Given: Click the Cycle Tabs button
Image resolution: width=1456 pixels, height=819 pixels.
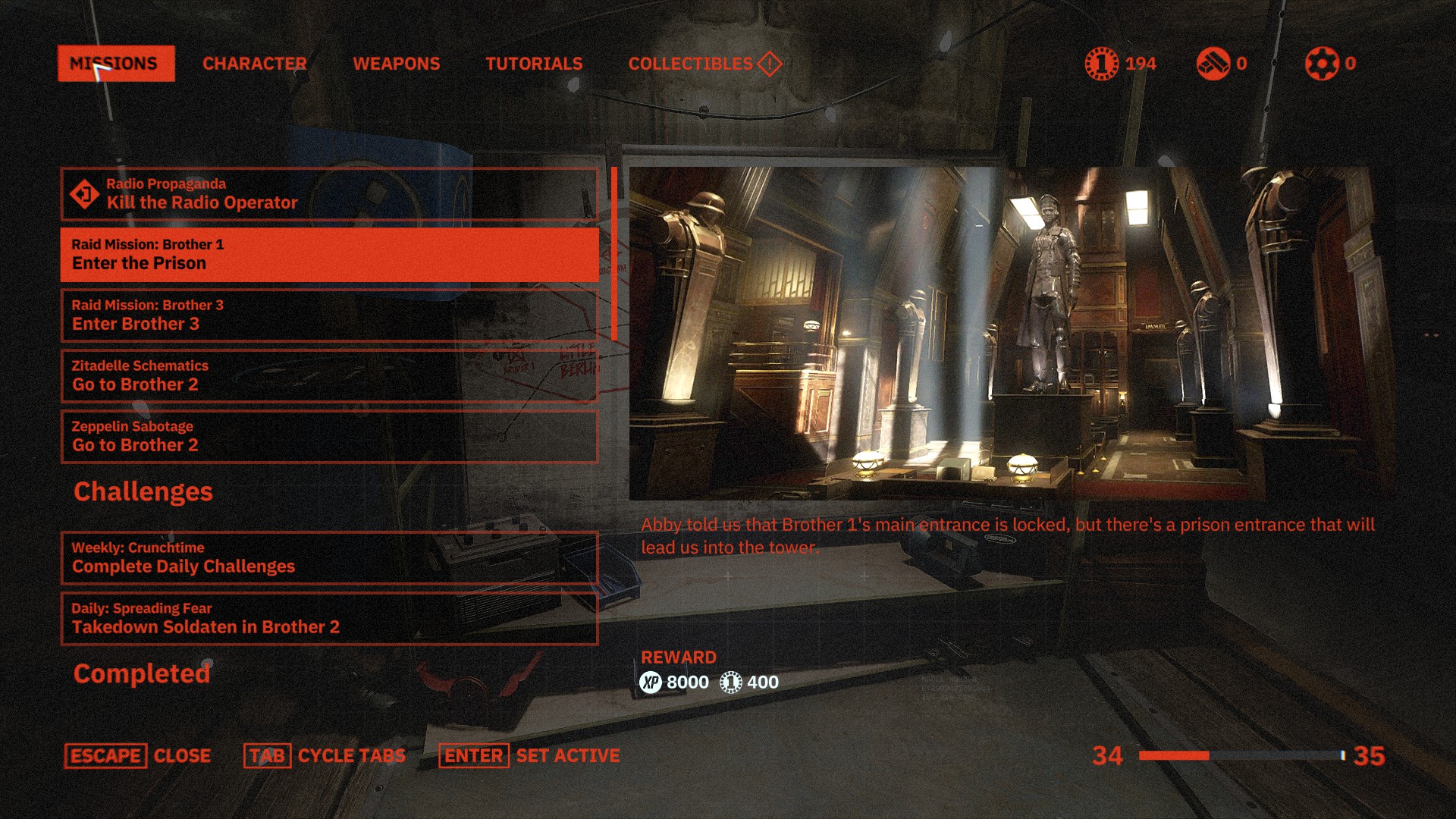Looking at the screenshot, I should 325,756.
